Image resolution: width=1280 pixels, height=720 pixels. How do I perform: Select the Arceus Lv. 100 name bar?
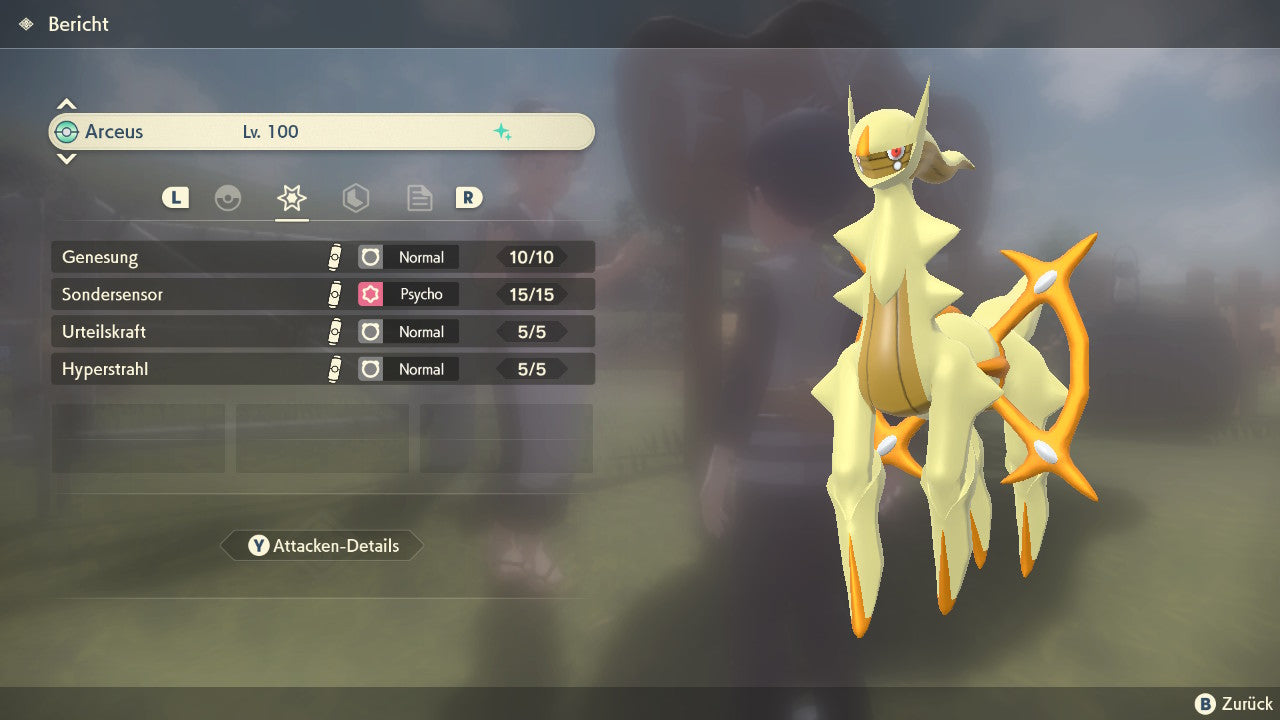[x=322, y=132]
